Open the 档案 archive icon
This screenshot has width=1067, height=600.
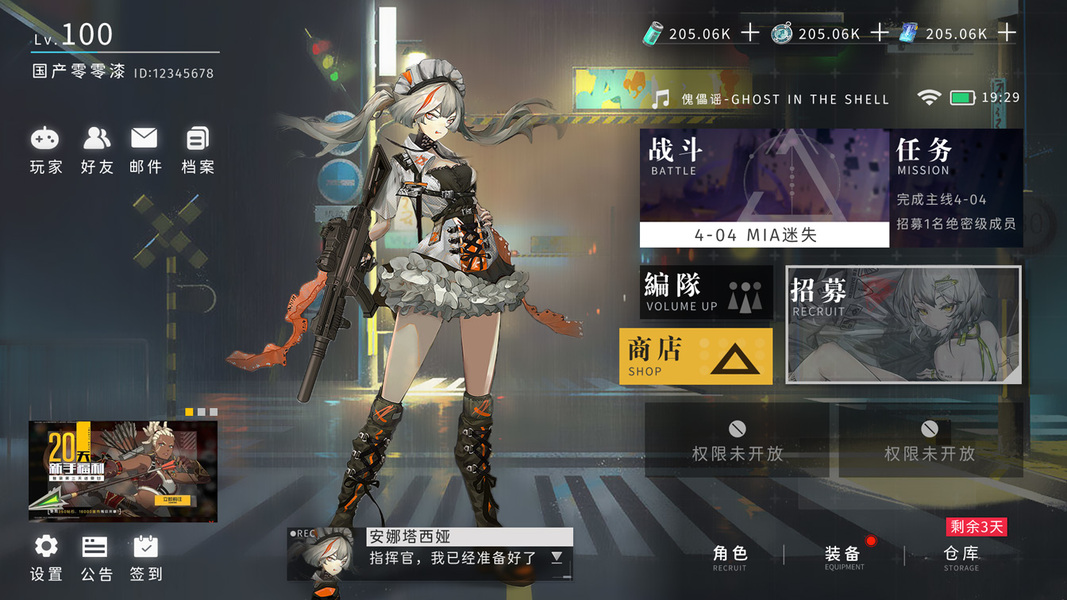click(197, 150)
